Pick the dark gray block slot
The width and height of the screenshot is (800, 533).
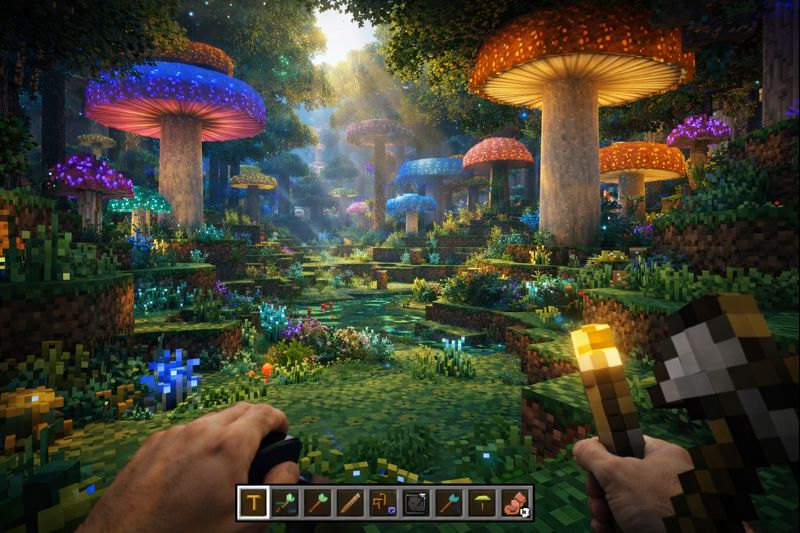(416, 502)
